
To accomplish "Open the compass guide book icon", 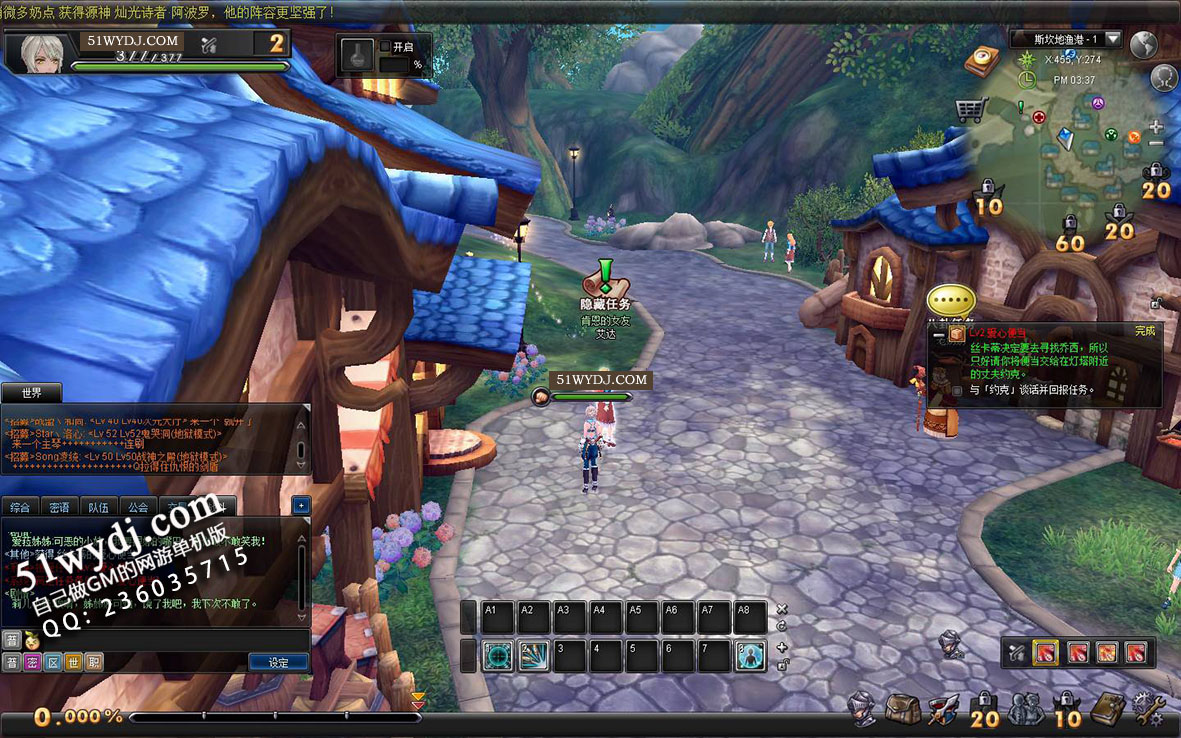I will pyautogui.click(x=982, y=59).
